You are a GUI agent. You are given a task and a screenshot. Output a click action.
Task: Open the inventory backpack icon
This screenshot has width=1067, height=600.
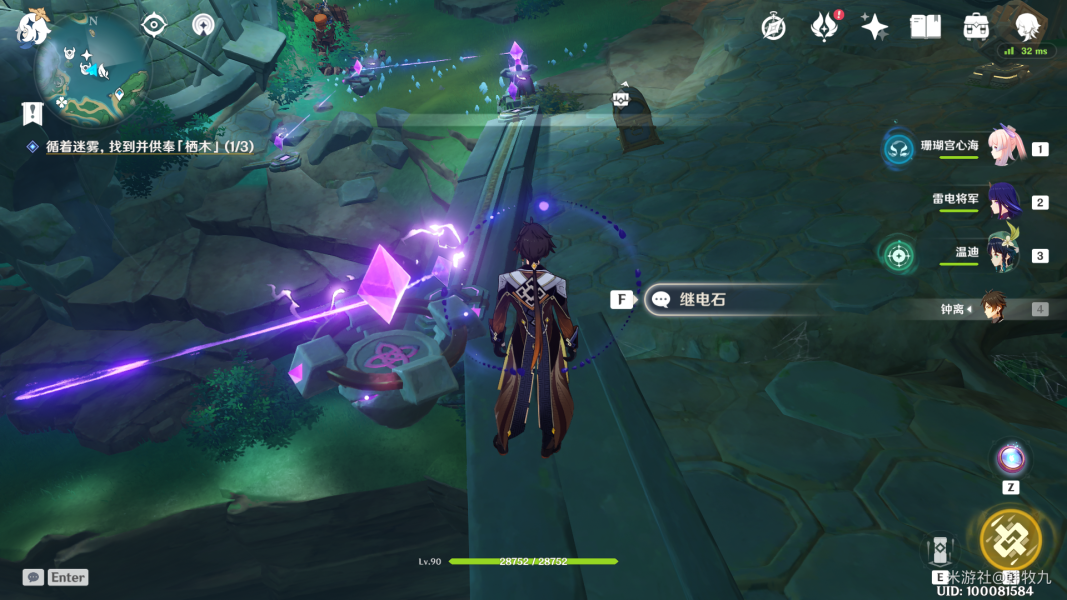(x=976, y=27)
